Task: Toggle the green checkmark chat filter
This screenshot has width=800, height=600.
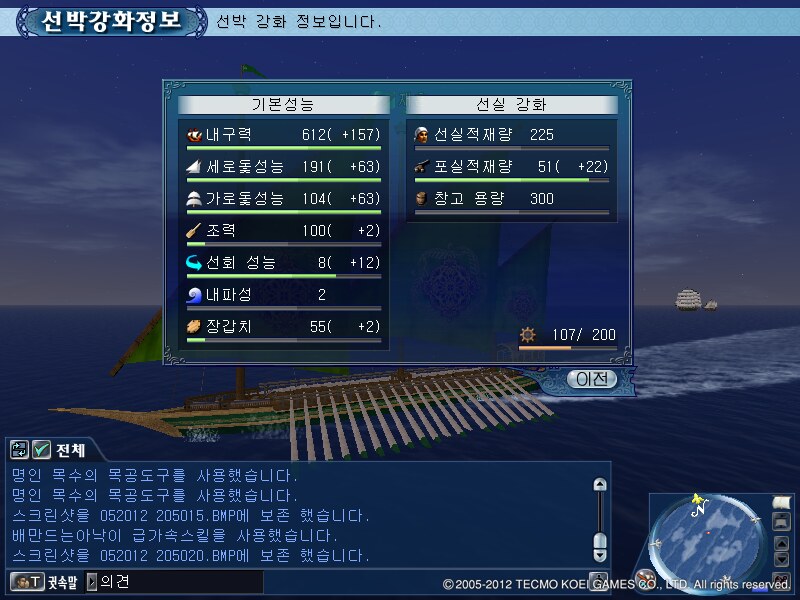Action: point(42,450)
